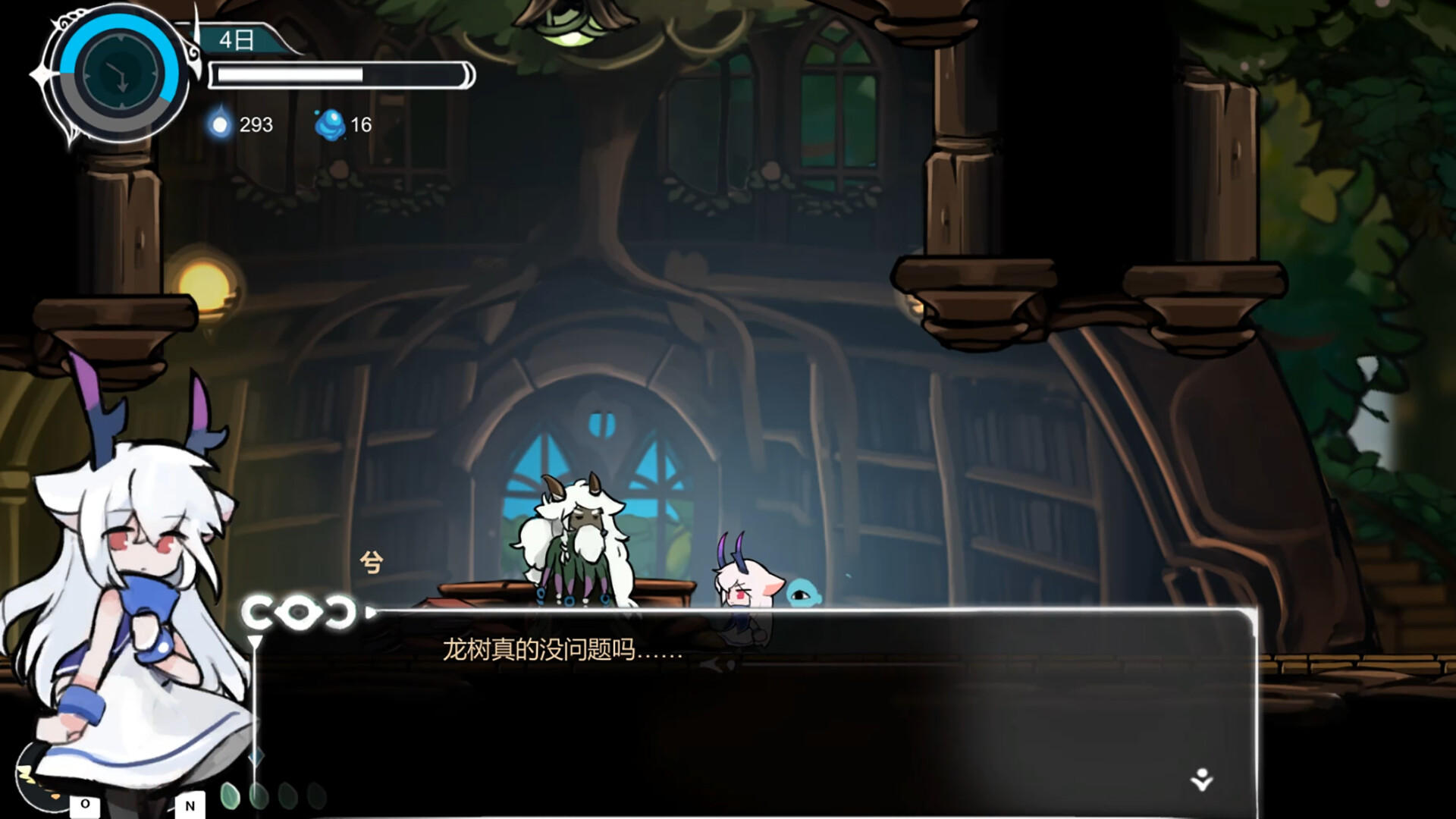The image size is (1456, 819).
Task: Click the white arrowhead on the dialogue divider line
Action: point(372,610)
